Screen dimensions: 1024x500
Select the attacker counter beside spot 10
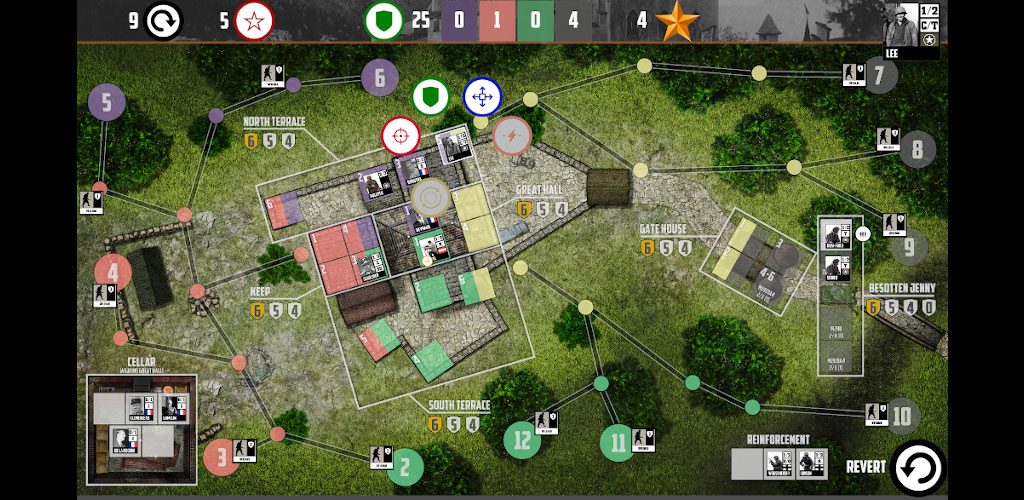pos(876,415)
